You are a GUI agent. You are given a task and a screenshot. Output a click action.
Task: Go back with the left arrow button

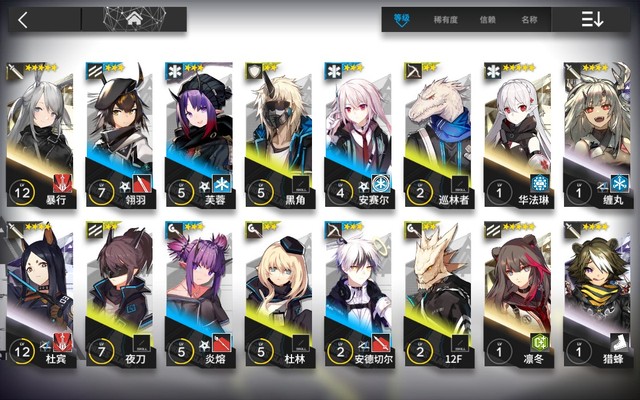(24, 19)
